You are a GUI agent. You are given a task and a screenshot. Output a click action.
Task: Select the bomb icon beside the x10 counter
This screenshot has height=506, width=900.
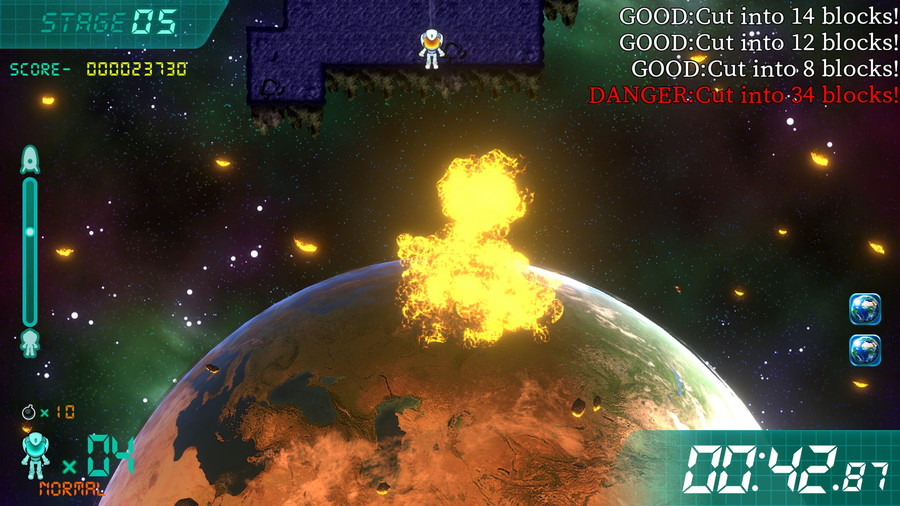pos(29,411)
